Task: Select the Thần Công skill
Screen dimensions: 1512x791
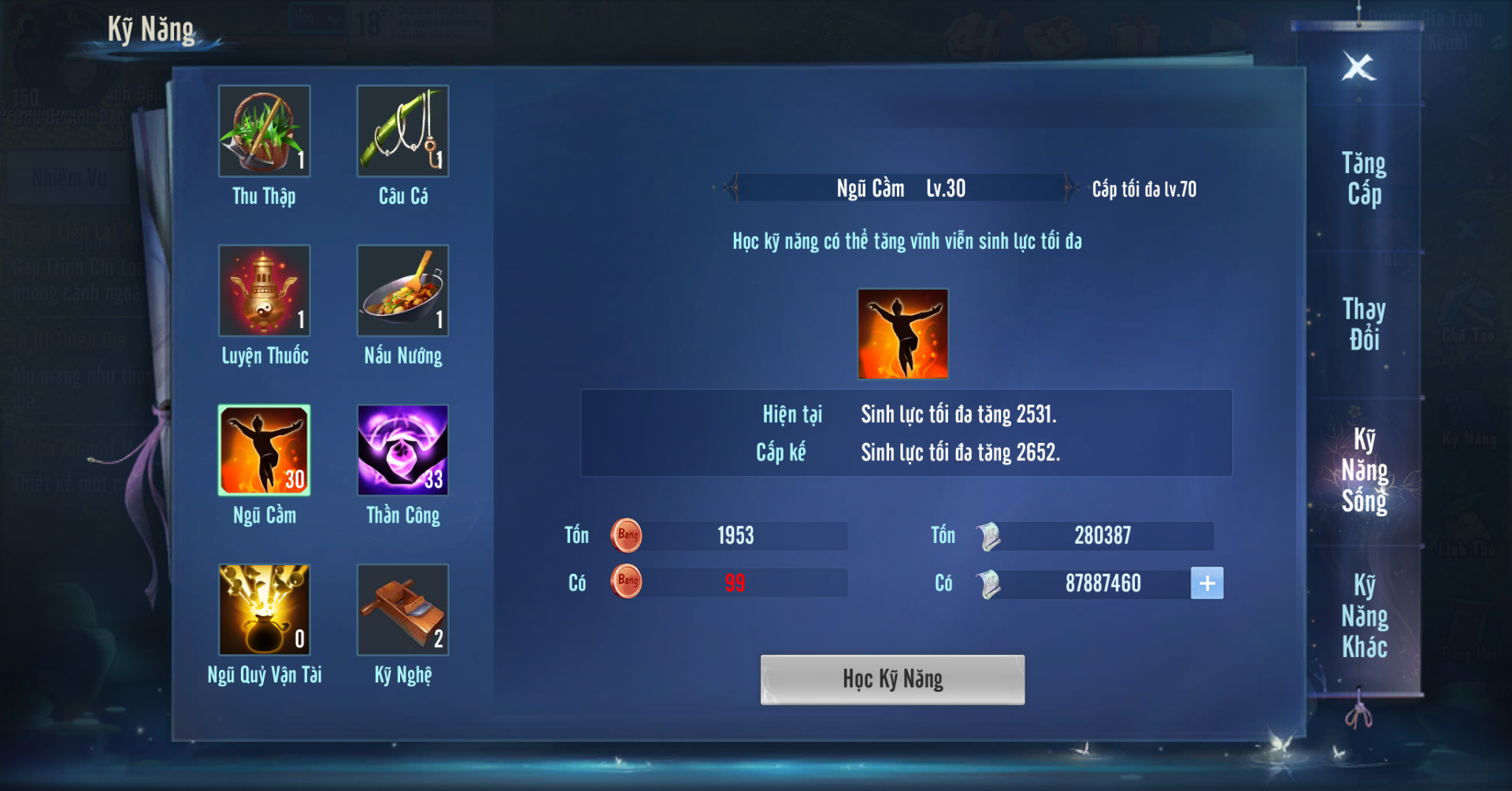Action: coord(402,450)
